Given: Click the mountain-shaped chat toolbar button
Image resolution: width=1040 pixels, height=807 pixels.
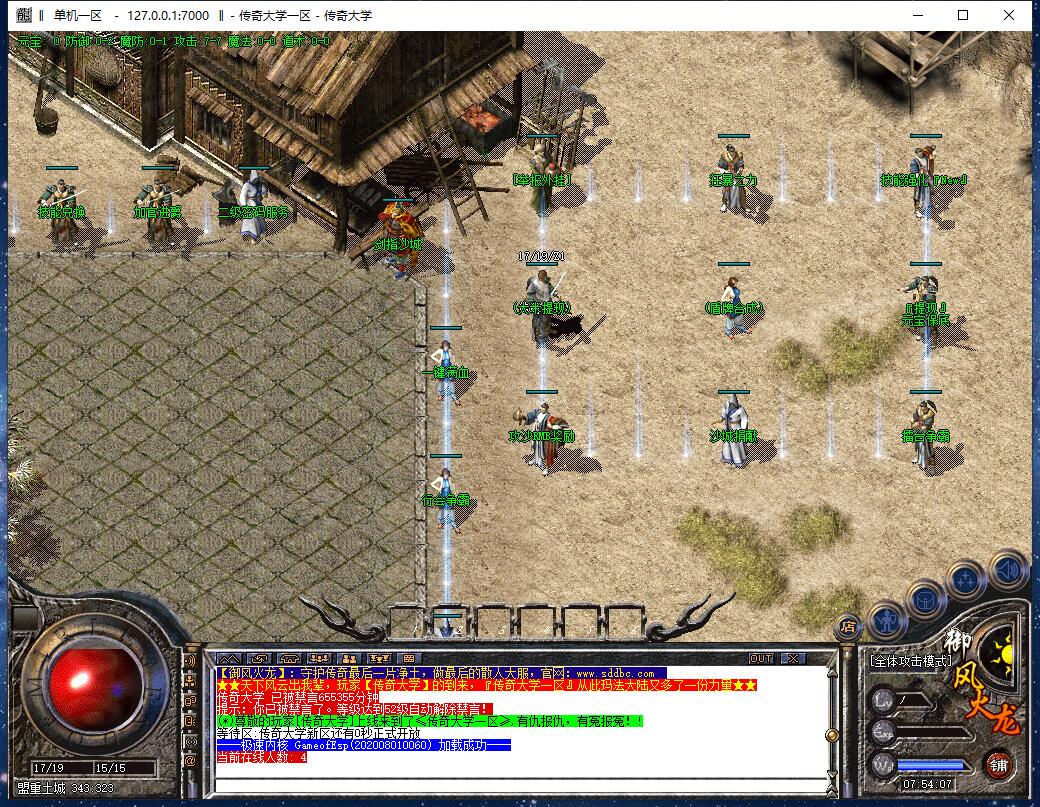Looking at the screenshot, I should coord(229,658).
